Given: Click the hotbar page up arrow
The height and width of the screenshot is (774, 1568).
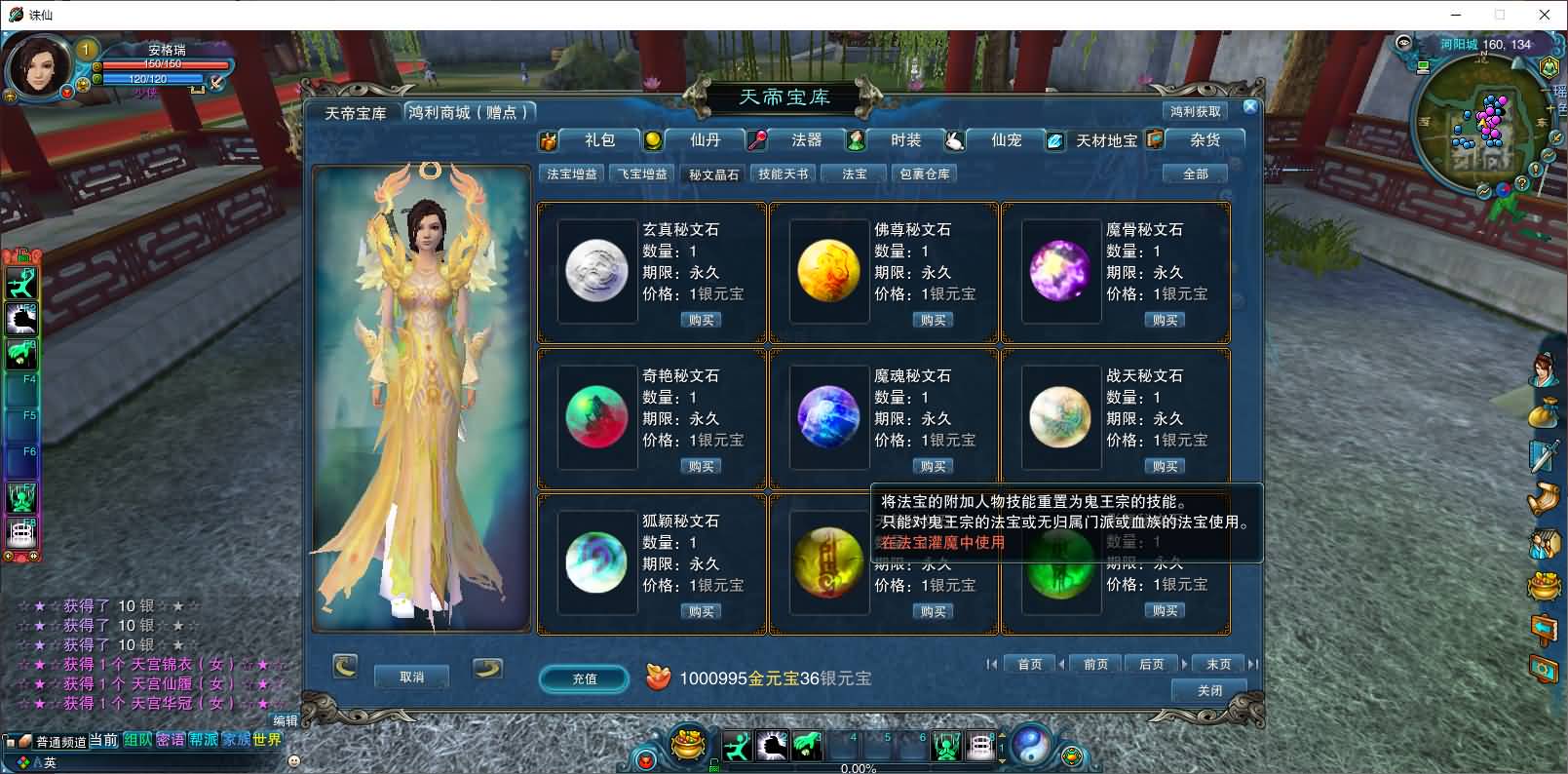Looking at the screenshot, I should (x=1002, y=737).
